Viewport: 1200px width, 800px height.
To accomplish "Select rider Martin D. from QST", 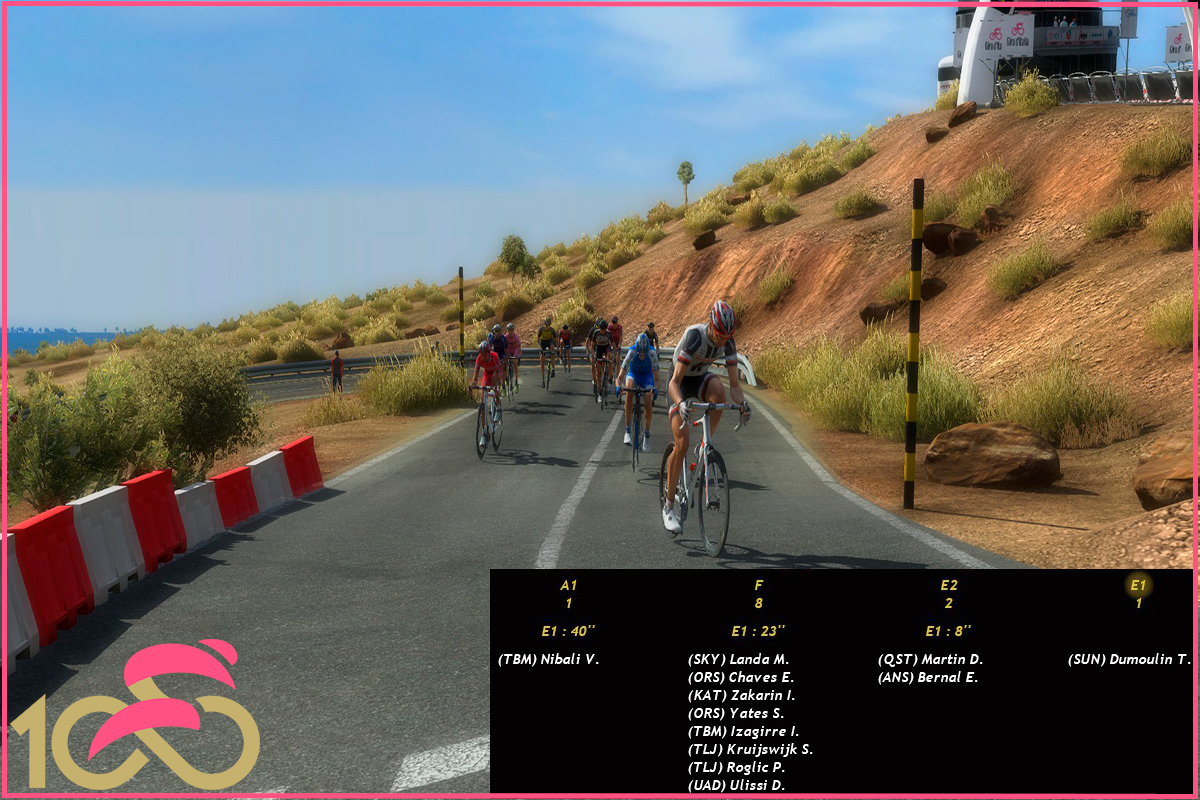I will [x=930, y=660].
